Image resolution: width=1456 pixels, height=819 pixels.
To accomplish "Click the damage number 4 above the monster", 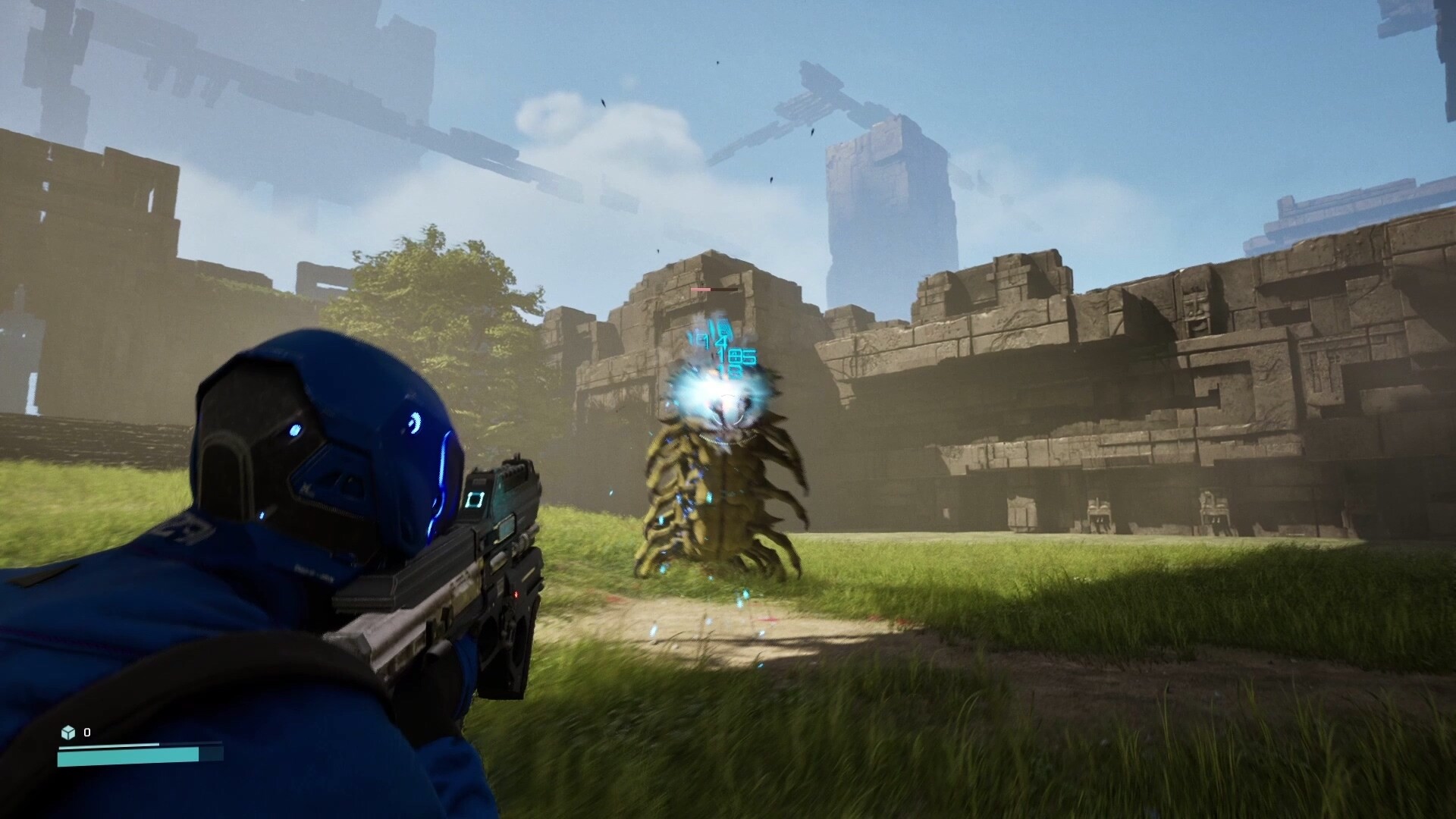I will pos(722,340).
